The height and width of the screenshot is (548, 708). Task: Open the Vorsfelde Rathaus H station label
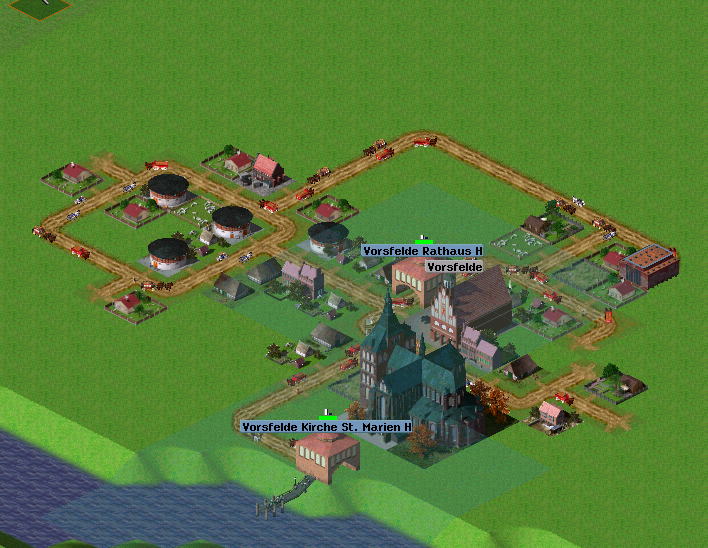point(422,251)
